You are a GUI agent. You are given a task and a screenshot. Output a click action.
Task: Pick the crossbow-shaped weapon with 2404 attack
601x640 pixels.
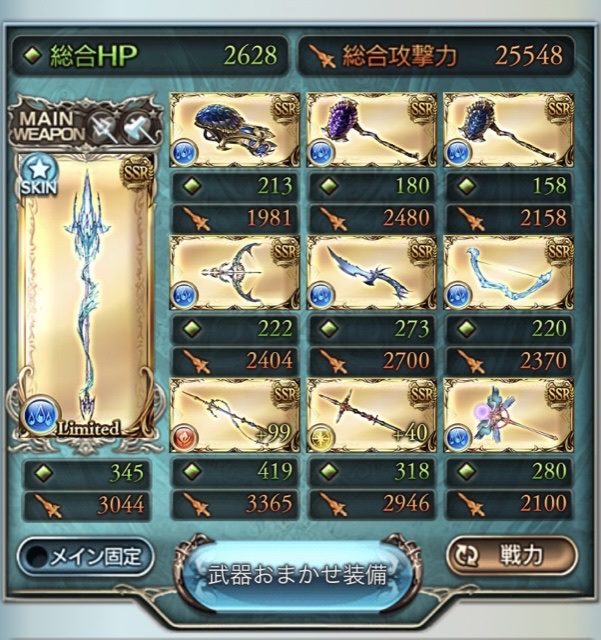(x=235, y=273)
